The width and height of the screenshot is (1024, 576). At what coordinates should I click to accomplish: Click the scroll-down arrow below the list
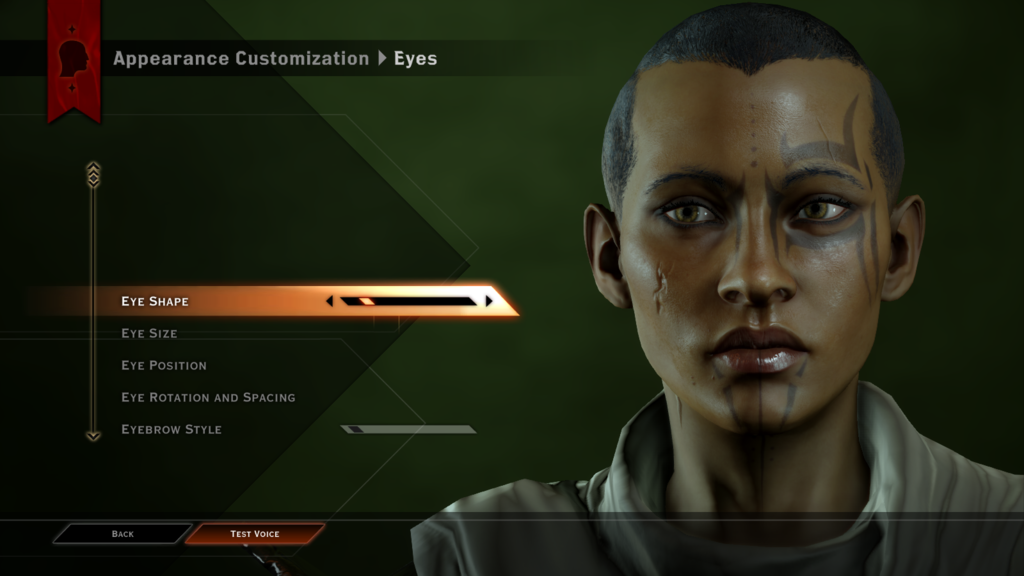point(93,436)
